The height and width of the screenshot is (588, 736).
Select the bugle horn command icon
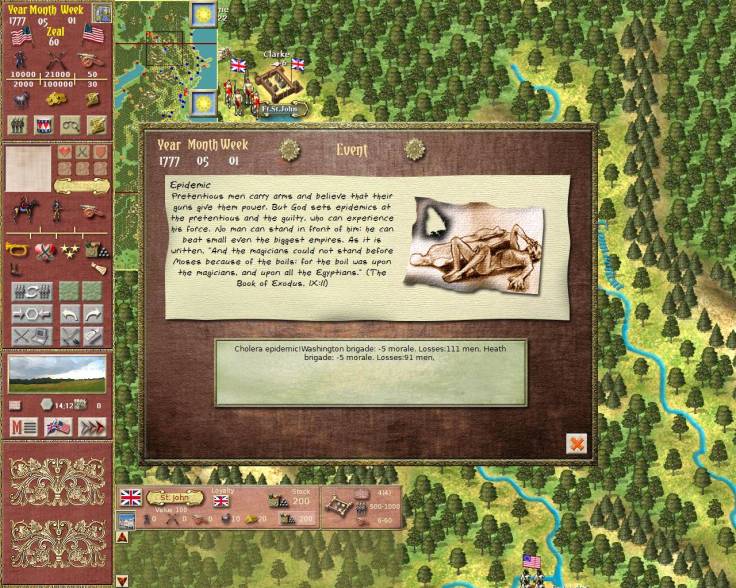[18, 250]
